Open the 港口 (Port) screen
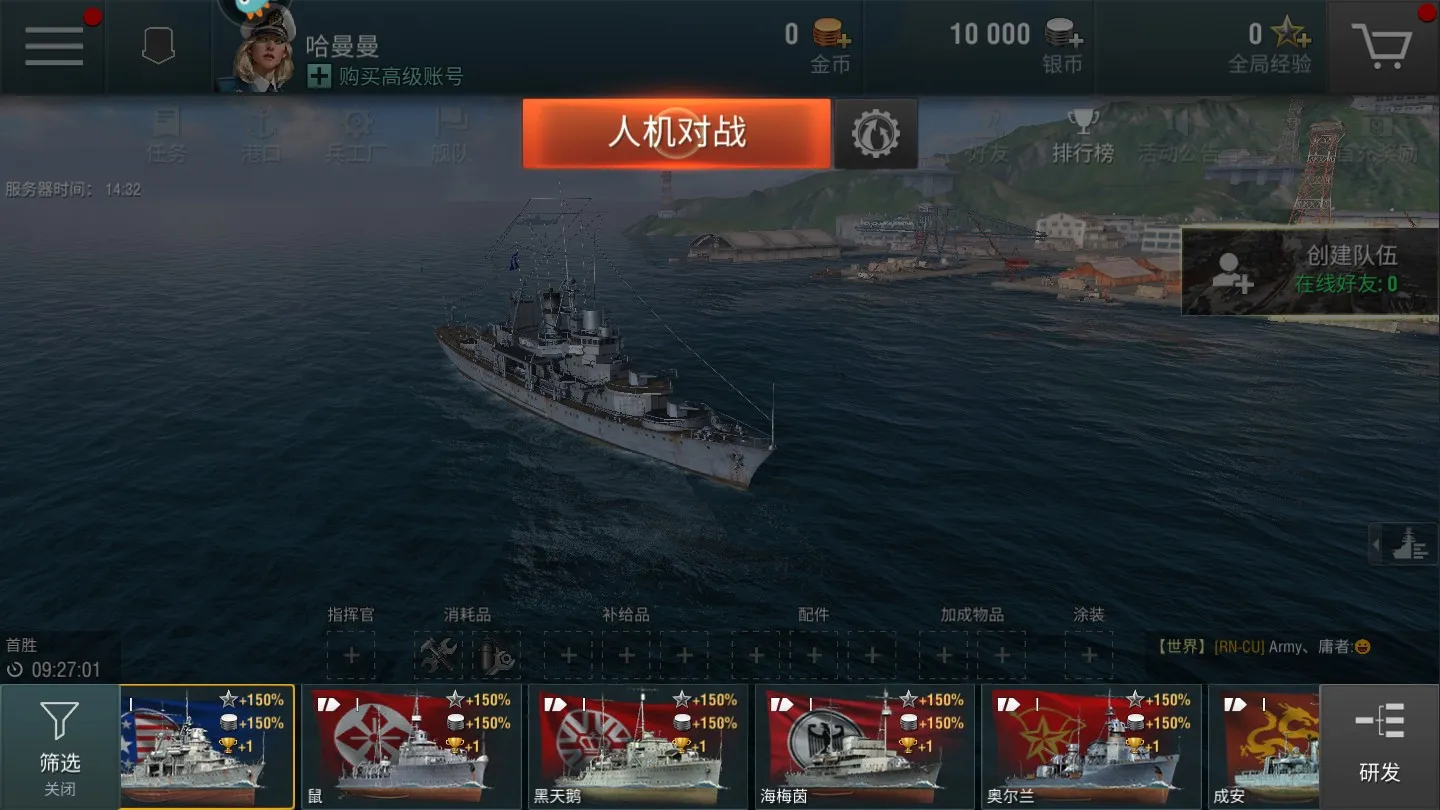 pos(262,138)
